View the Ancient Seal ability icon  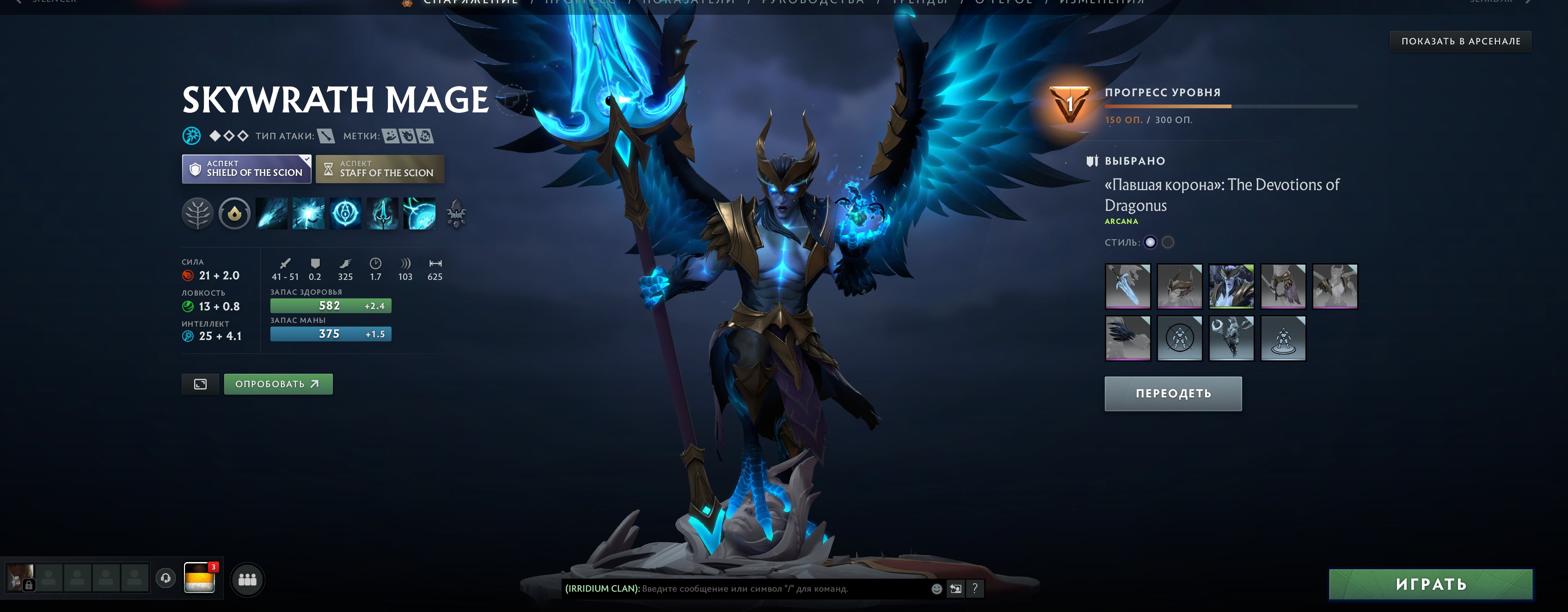click(346, 213)
